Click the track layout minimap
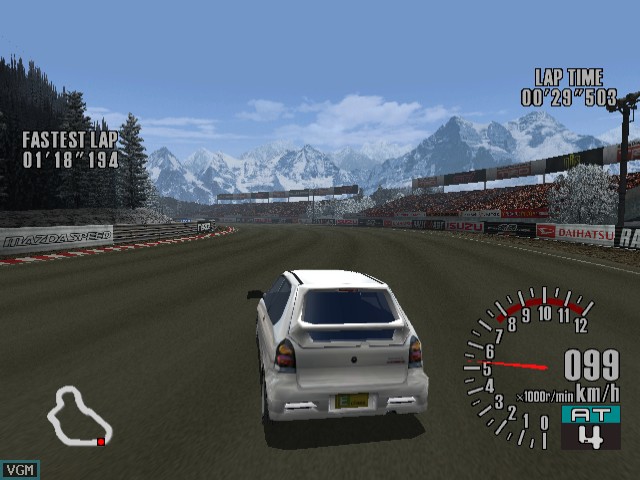The width and height of the screenshot is (640, 480). [x=79, y=416]
